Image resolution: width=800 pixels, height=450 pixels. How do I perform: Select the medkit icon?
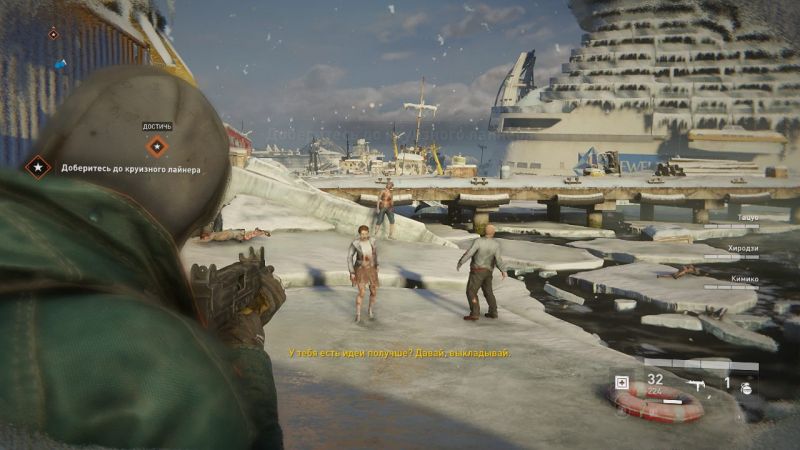pyautogui.click(x=623, y=382)
